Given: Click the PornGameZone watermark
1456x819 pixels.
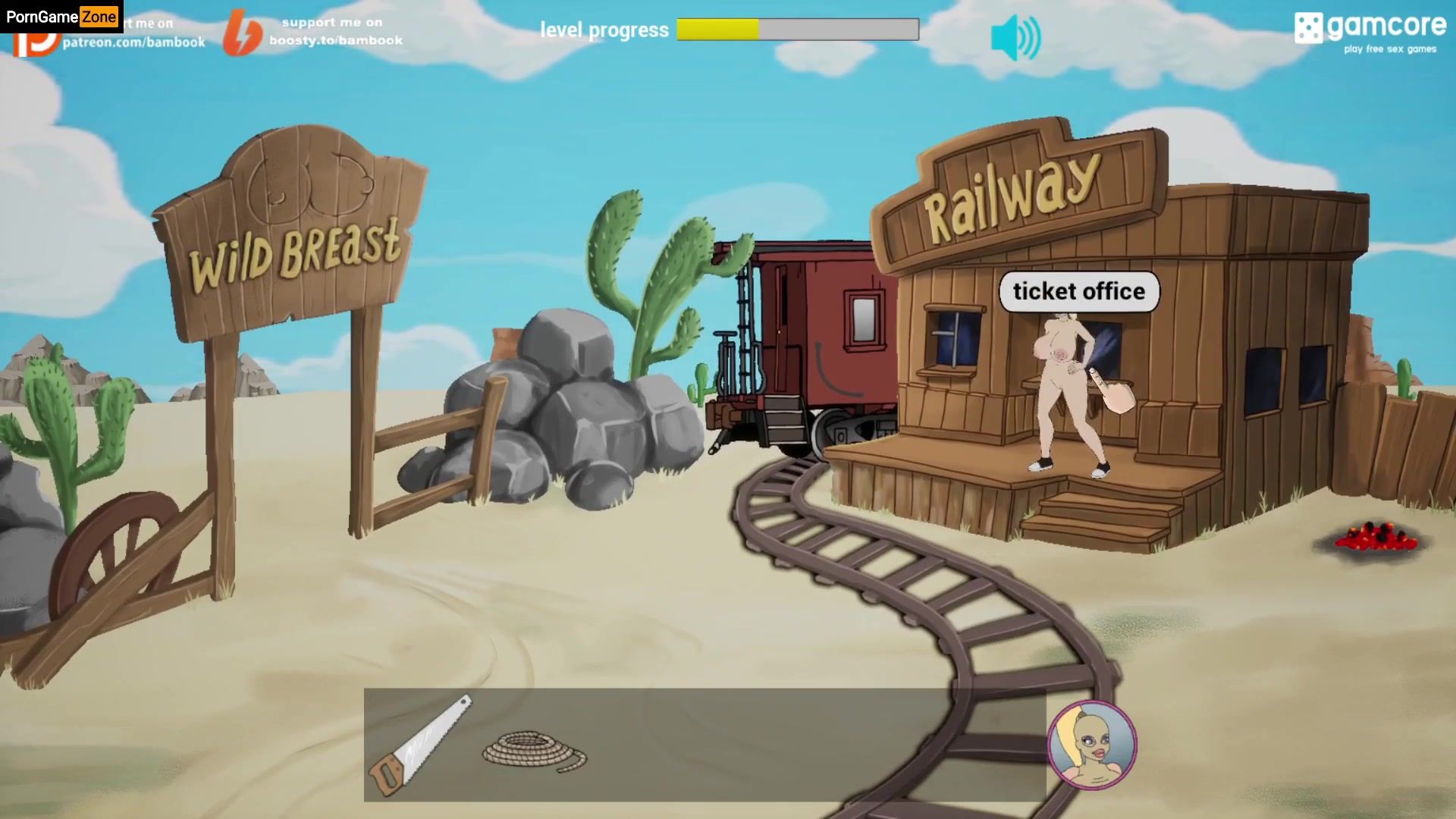Looking at the screenshot, I should tap(61, 16).
